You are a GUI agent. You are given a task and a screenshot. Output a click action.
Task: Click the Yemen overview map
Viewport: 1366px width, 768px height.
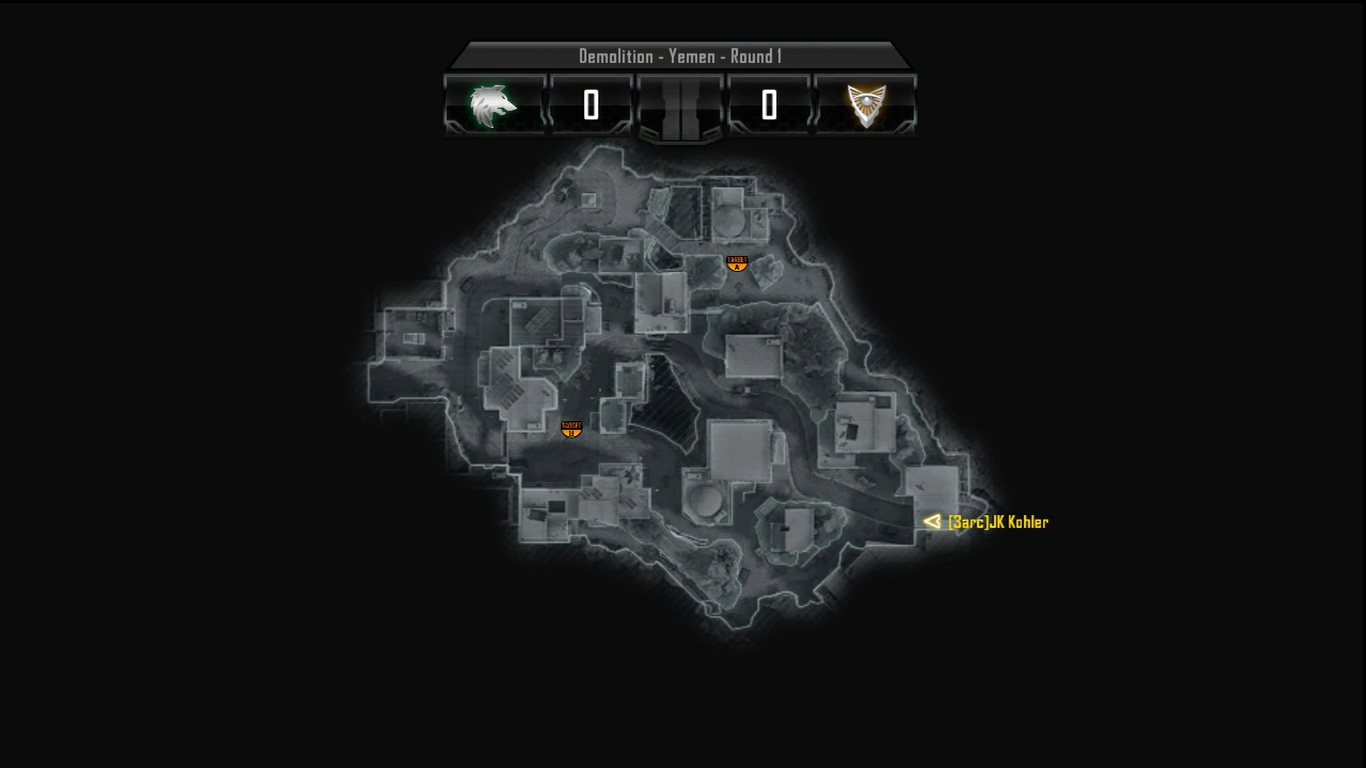point(680,390)
